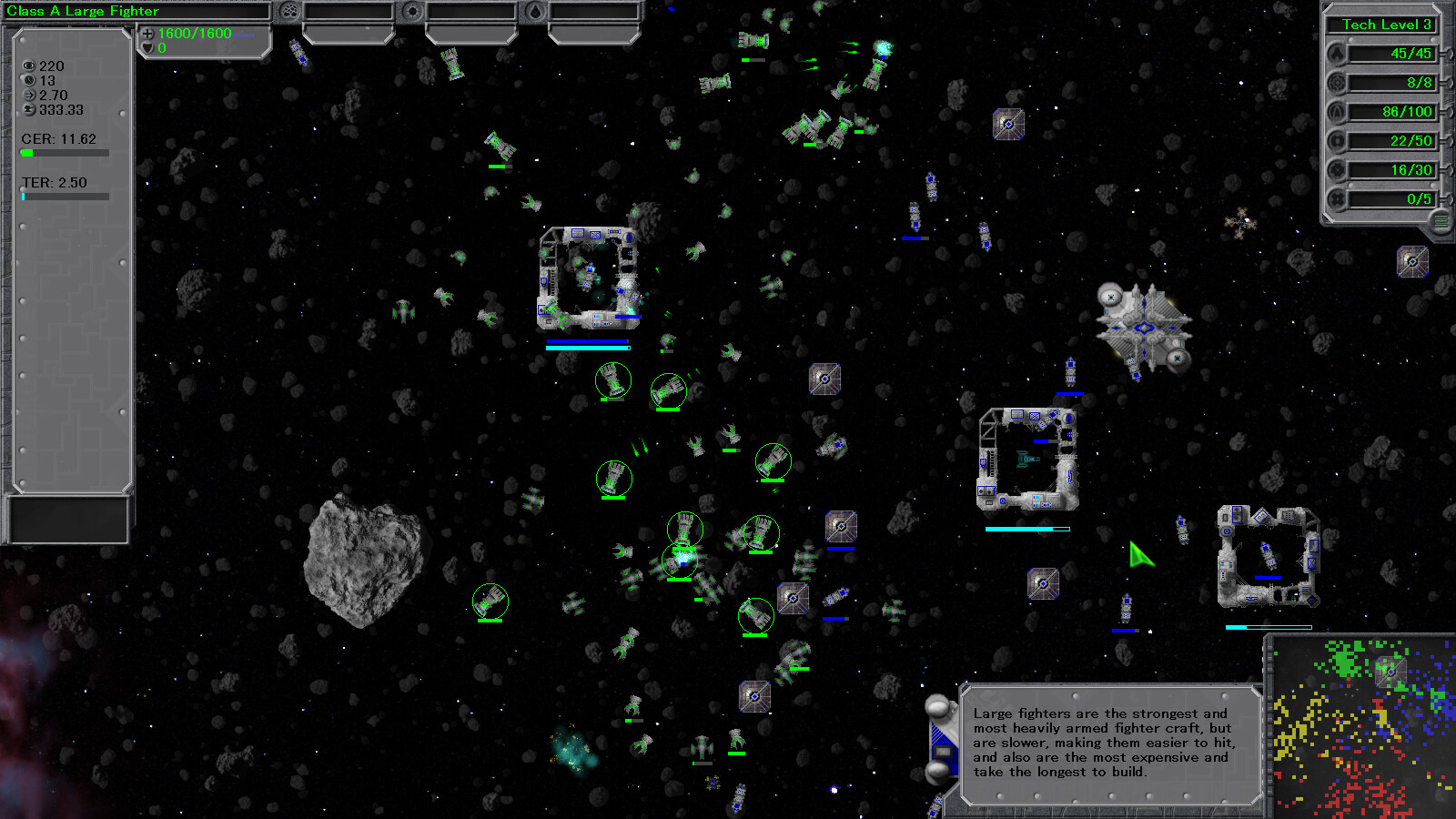Select the ore resource icon in the top toolbar
This screenshot has height=819, width=1456.
288,10
